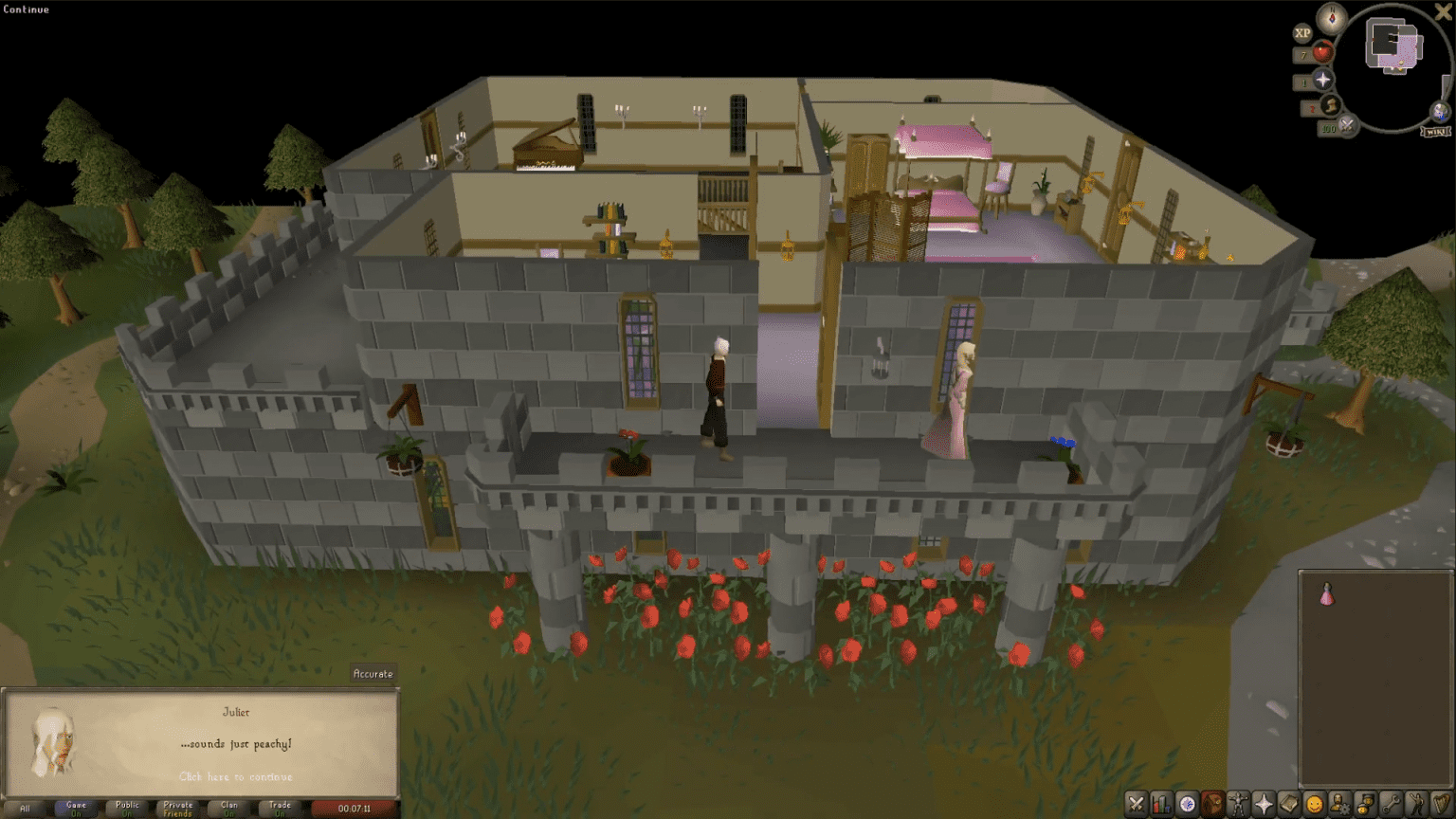Open the Music Player tab
This screenshot has width=1456, height=819.
click(x=1440, y=805)
